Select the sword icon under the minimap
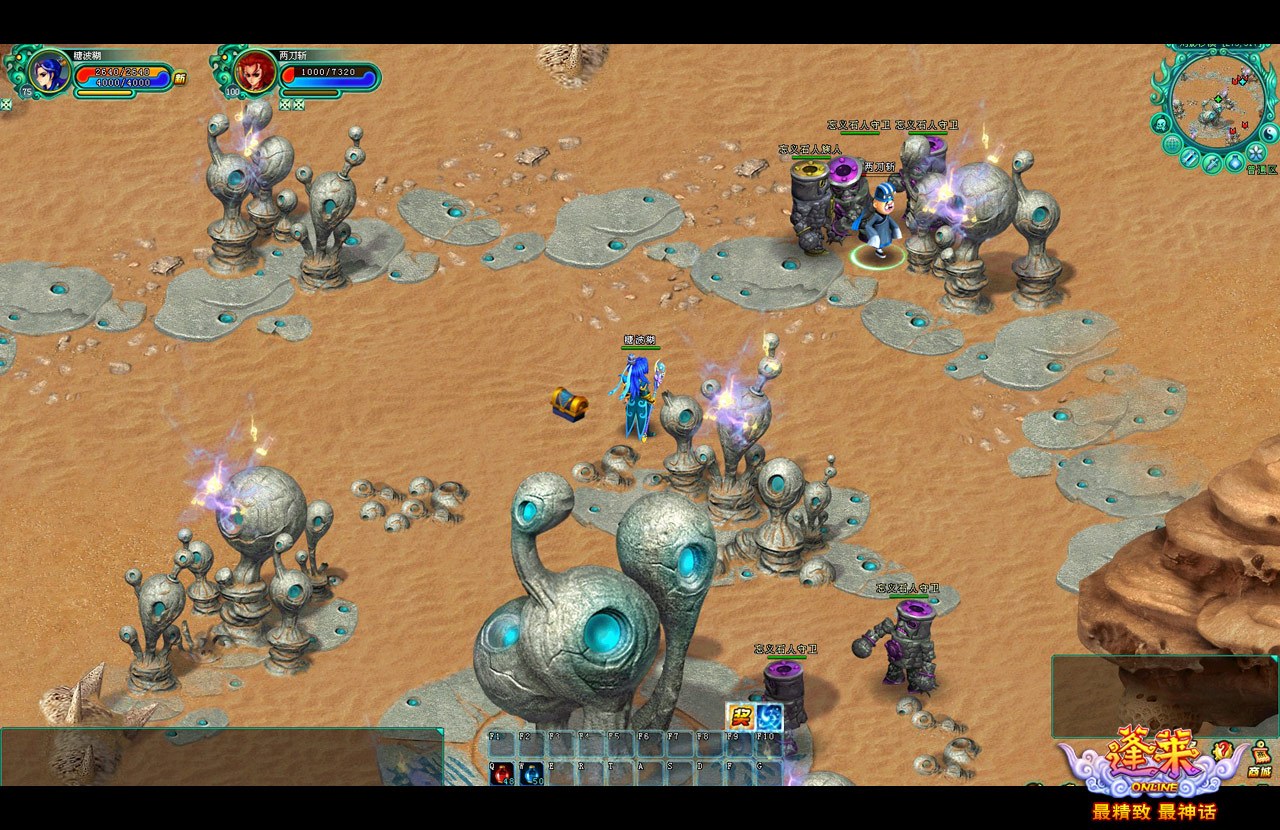Viewport: 1280px width, 830px height. 1212,163
